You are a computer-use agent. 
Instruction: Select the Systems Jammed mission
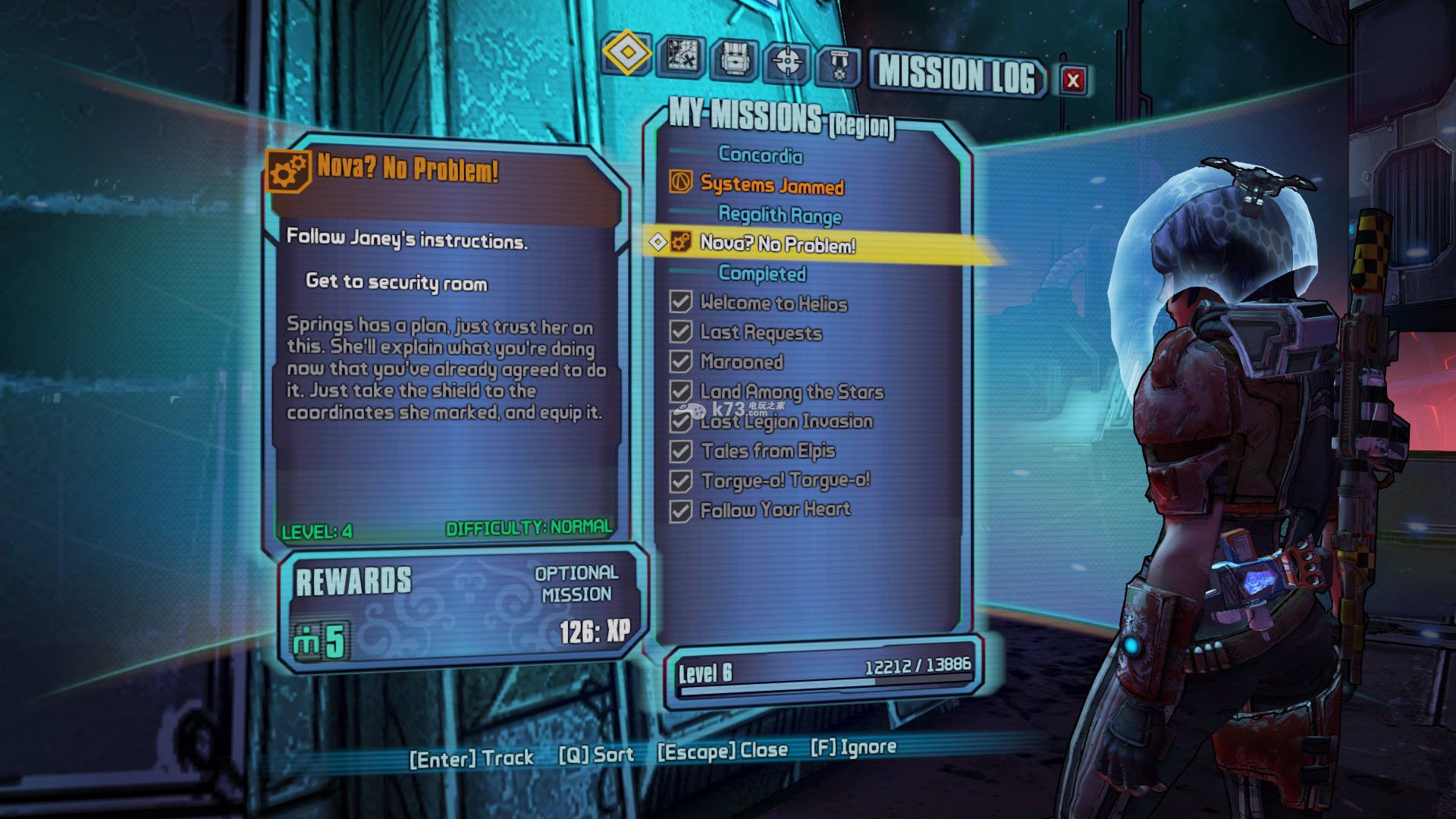[x=771, y=185]
